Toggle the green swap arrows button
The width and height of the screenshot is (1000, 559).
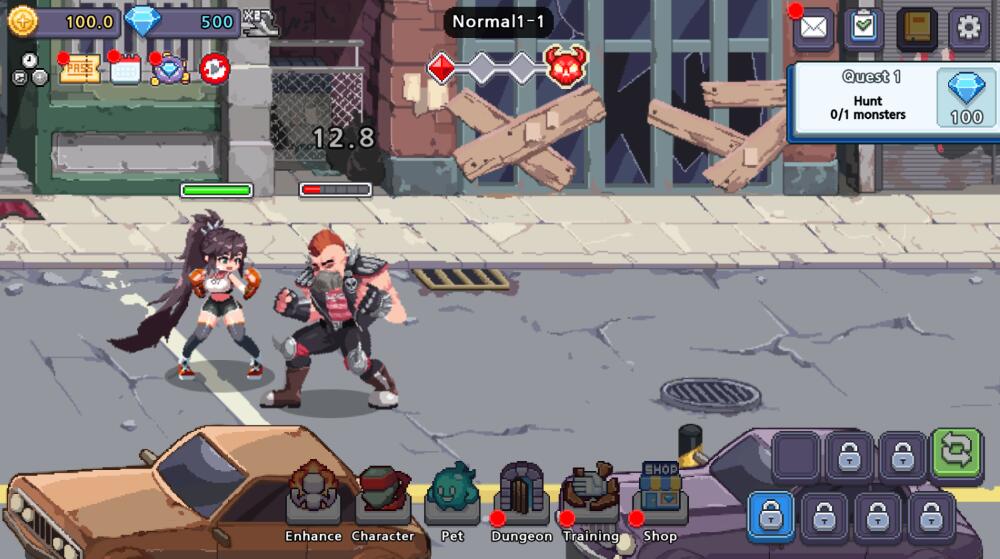click(x=956, y=453)
